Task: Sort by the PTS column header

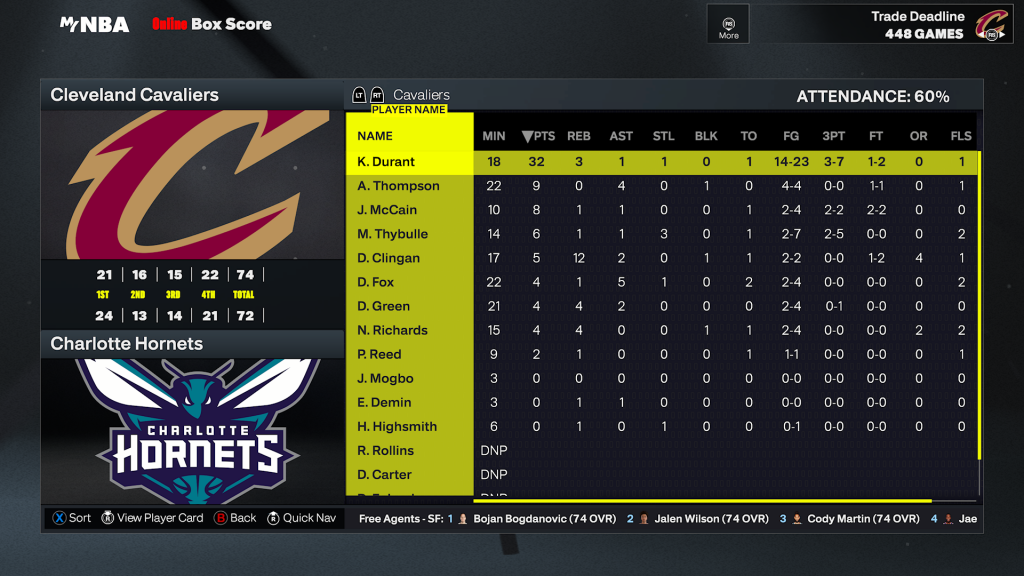Action: pos(539,136)
